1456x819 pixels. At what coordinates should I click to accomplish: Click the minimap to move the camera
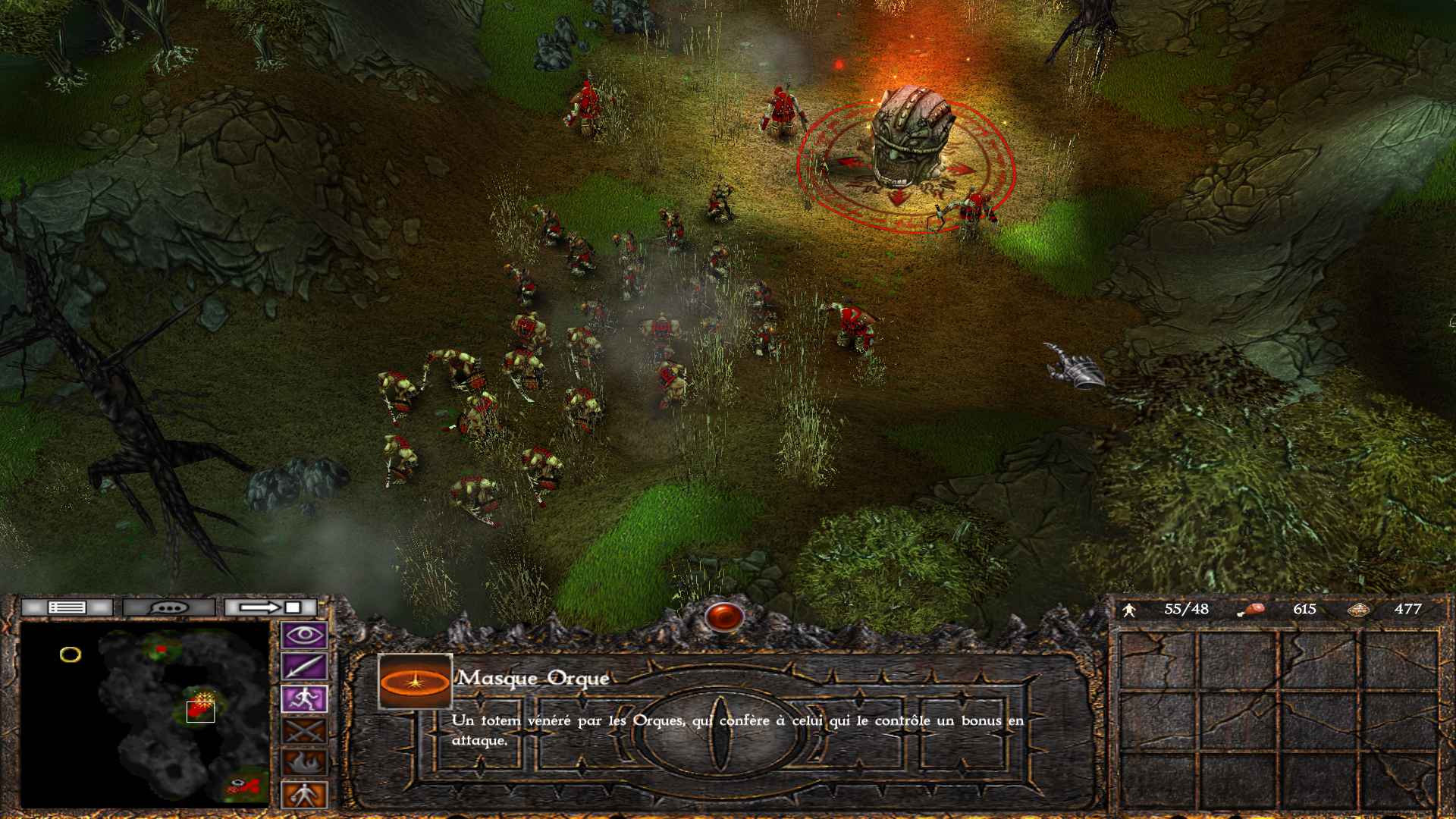point(144,713)
